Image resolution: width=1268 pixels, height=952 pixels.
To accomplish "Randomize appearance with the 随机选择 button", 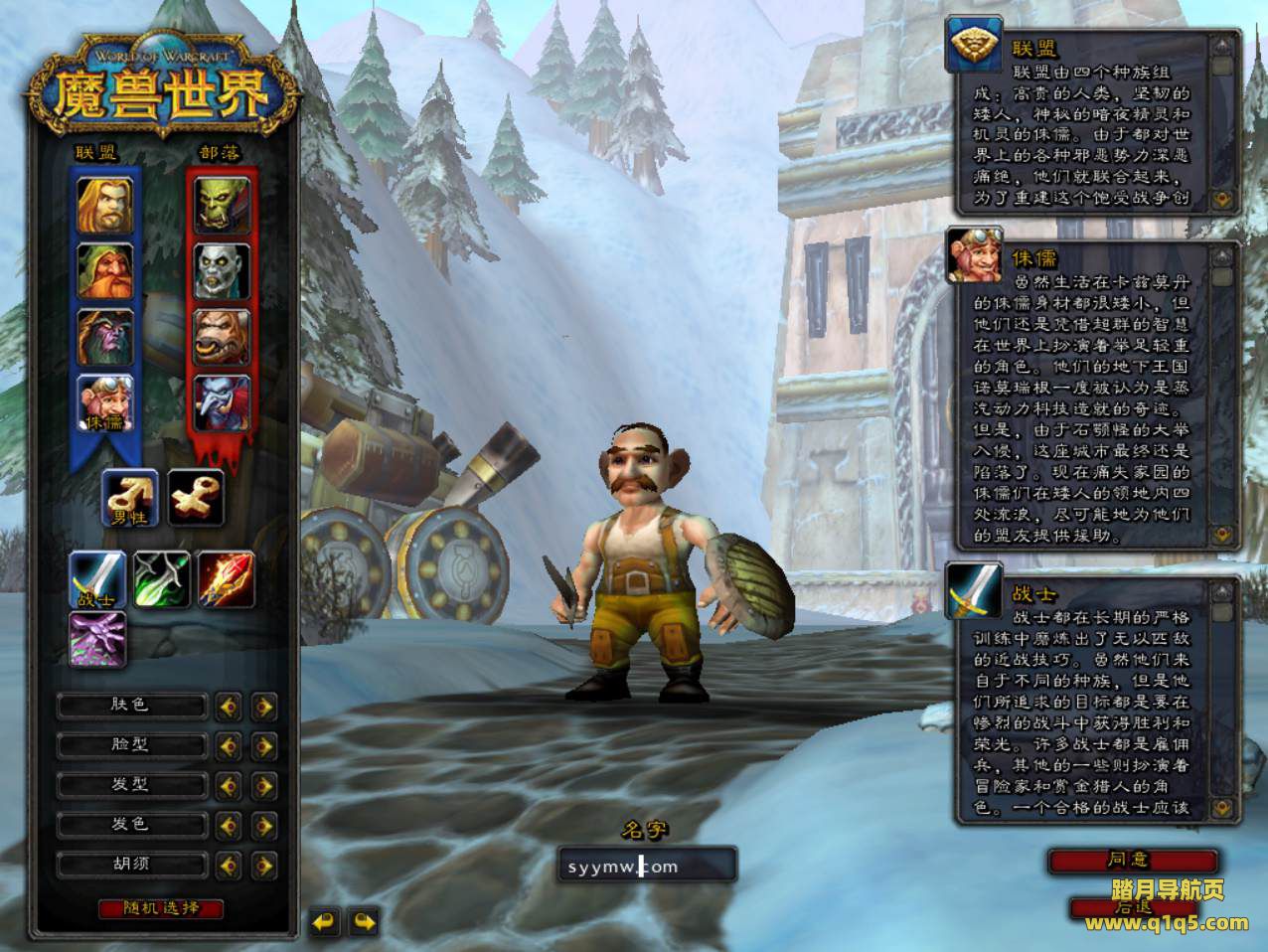I will (161, 908).
